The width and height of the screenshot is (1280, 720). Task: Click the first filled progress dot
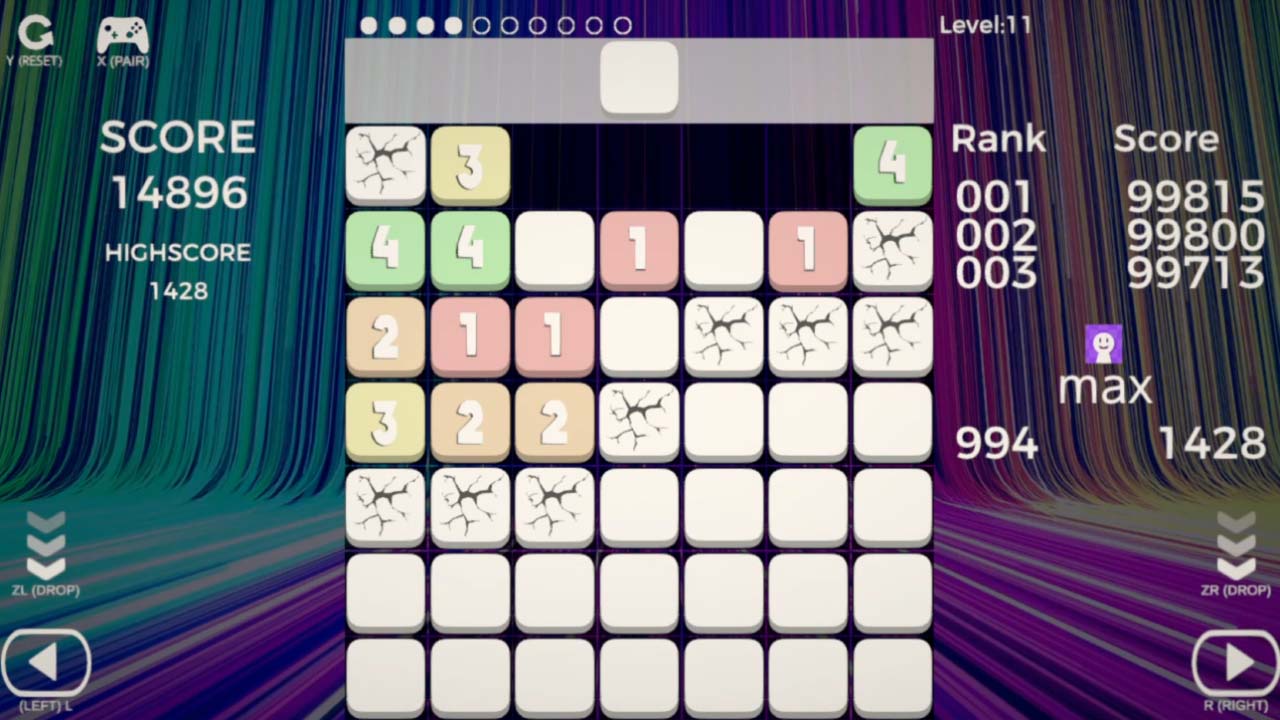[367, 25]
